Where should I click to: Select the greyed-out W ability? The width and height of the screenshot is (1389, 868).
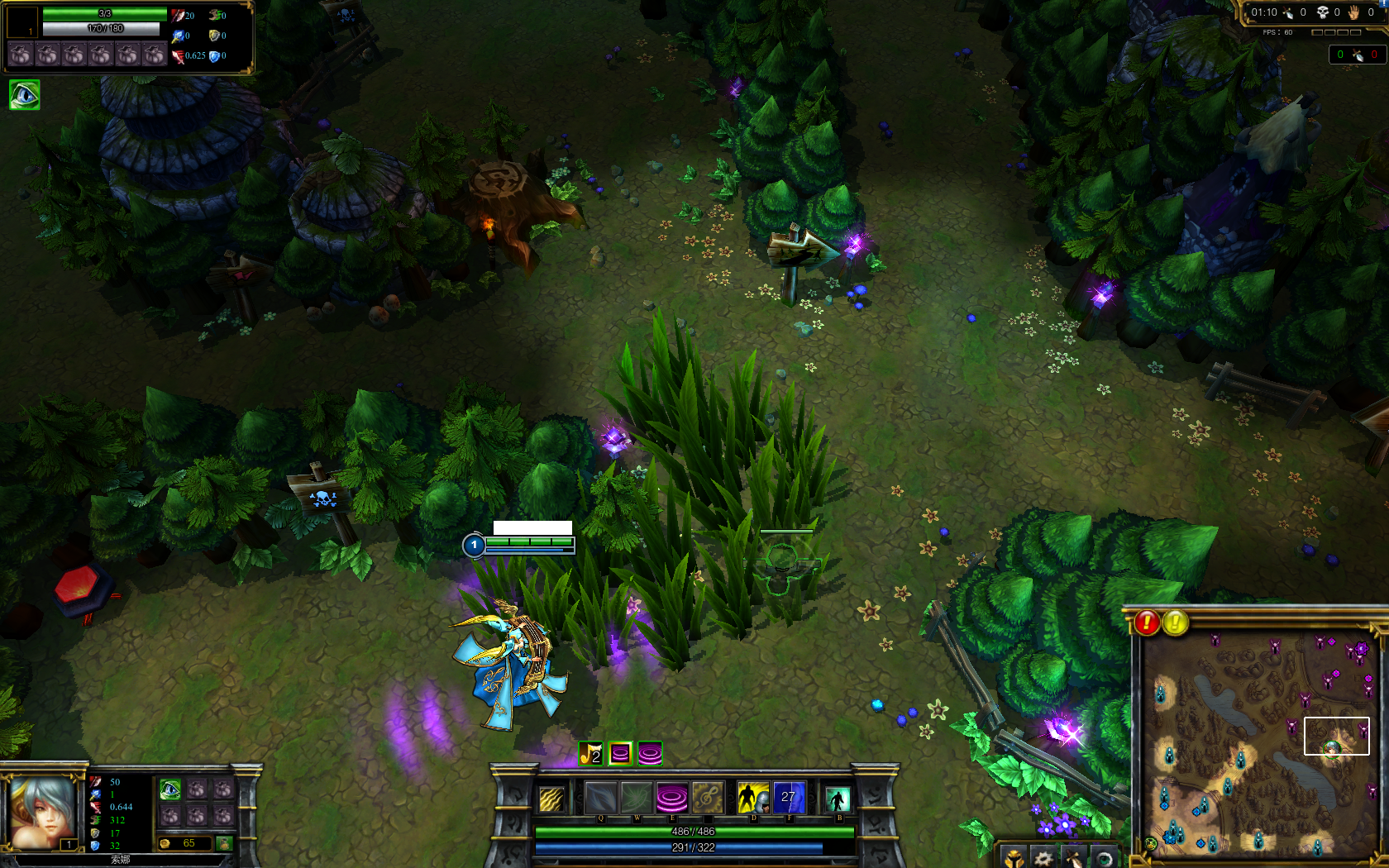coord(637,799)
